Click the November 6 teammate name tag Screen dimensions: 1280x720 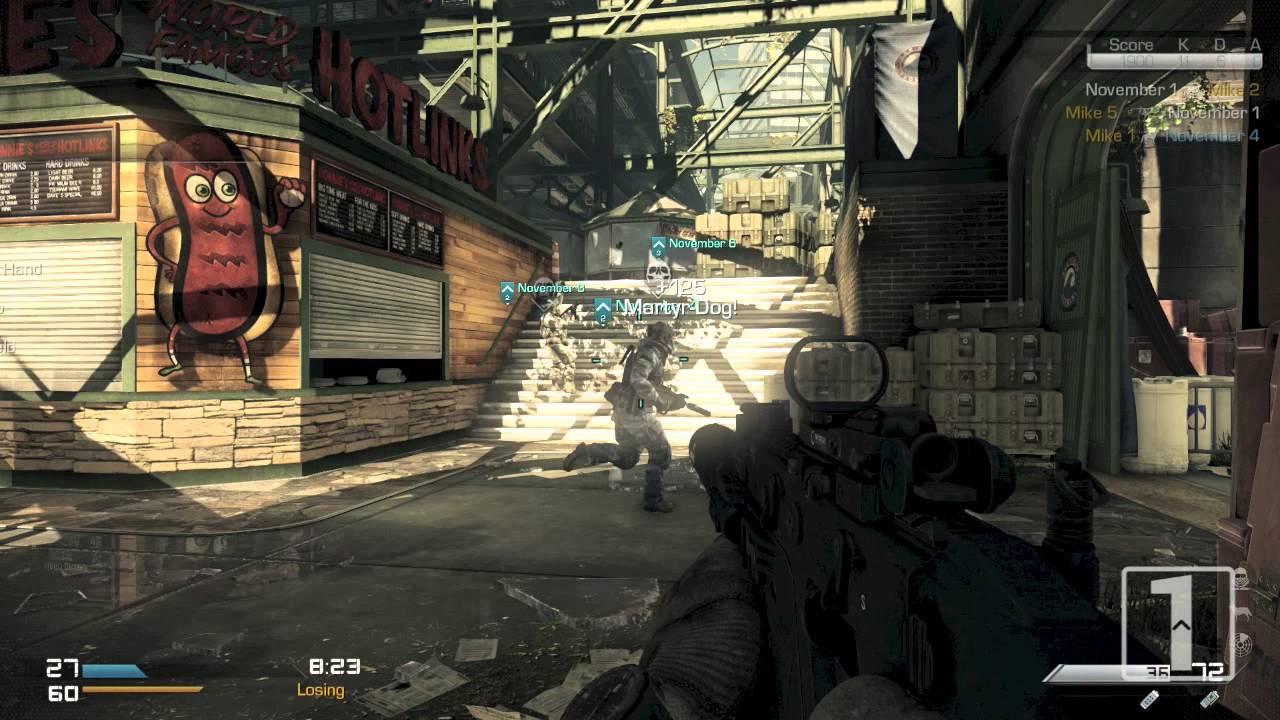(x=700, y=243)
